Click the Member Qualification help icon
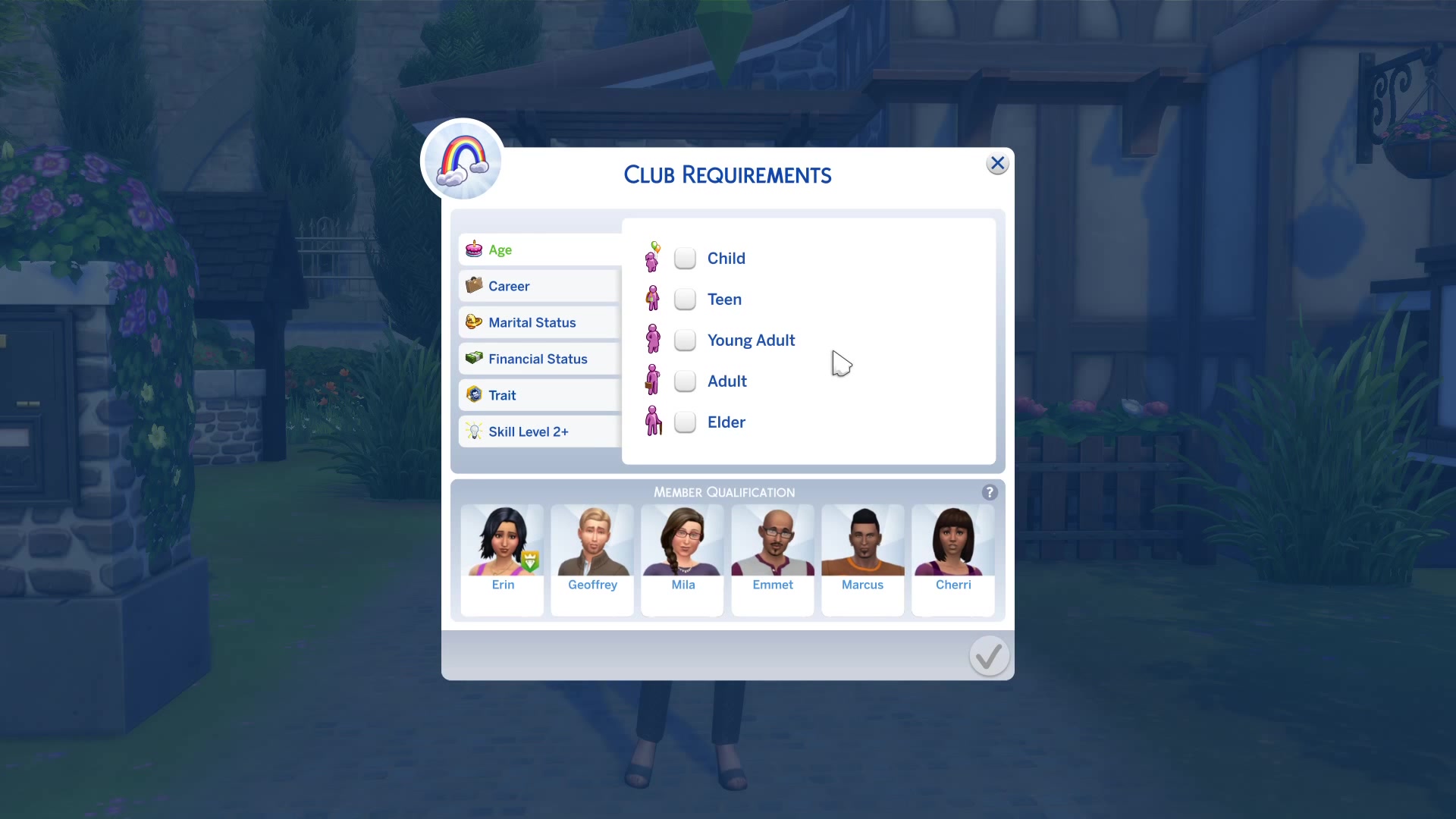This screenshot has height=819, width=1456. click(990, 492)
